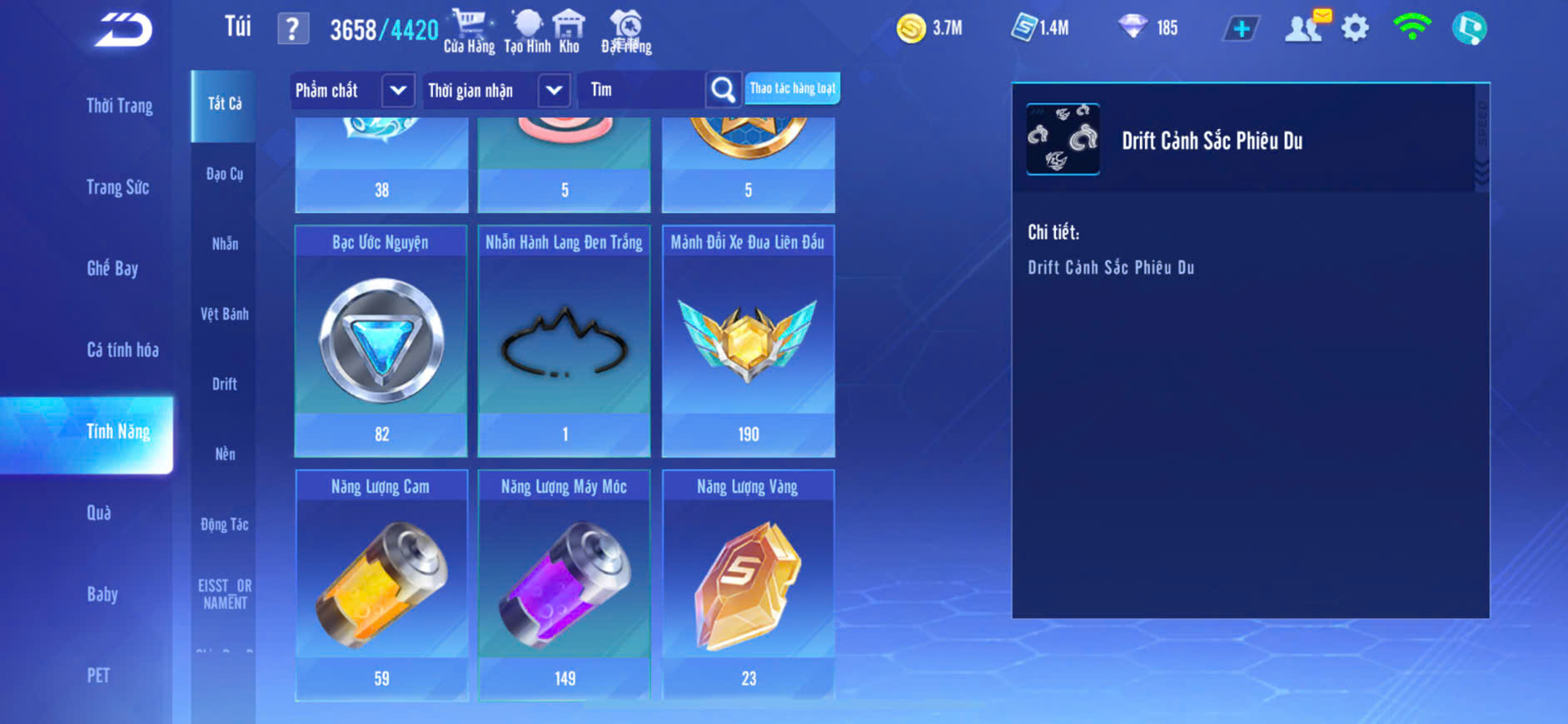This screenshot has width=1568, height=724.
Task: Open the friends icon with mail badge
Action: click(1305, 28)
